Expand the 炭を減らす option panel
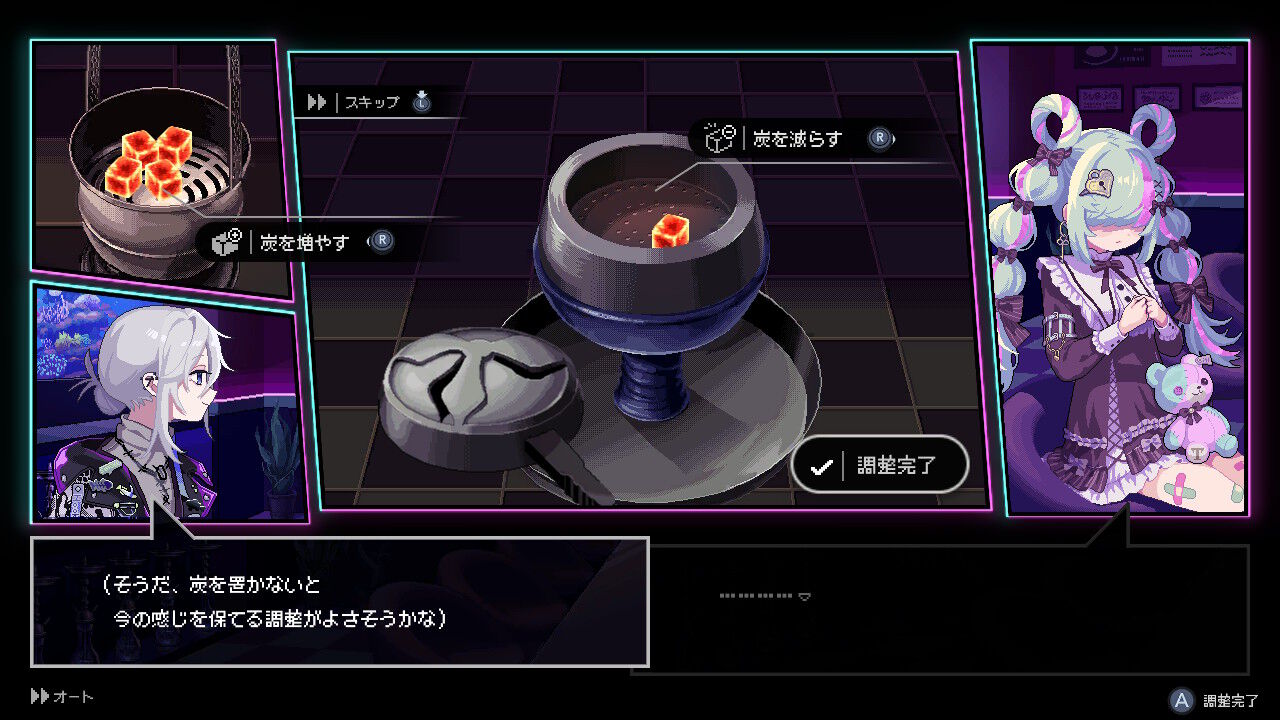 click(795, 140)
